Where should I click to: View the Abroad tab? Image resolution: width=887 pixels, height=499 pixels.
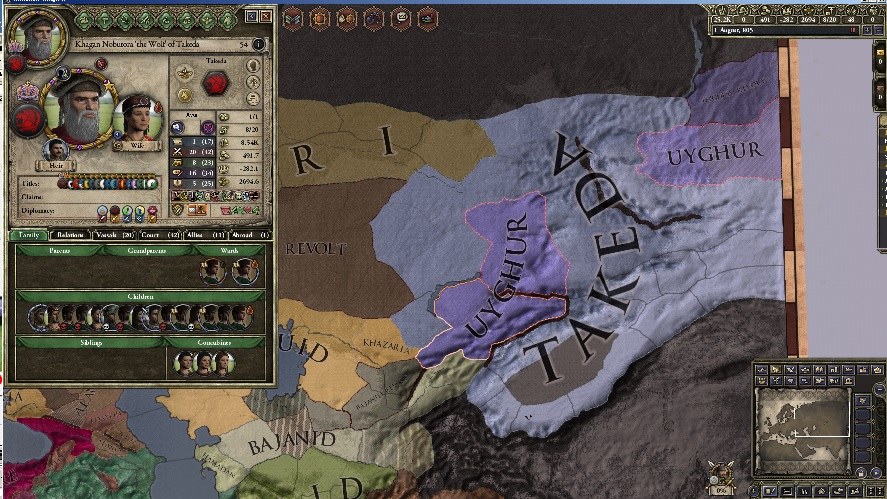[x=251, y=235]
